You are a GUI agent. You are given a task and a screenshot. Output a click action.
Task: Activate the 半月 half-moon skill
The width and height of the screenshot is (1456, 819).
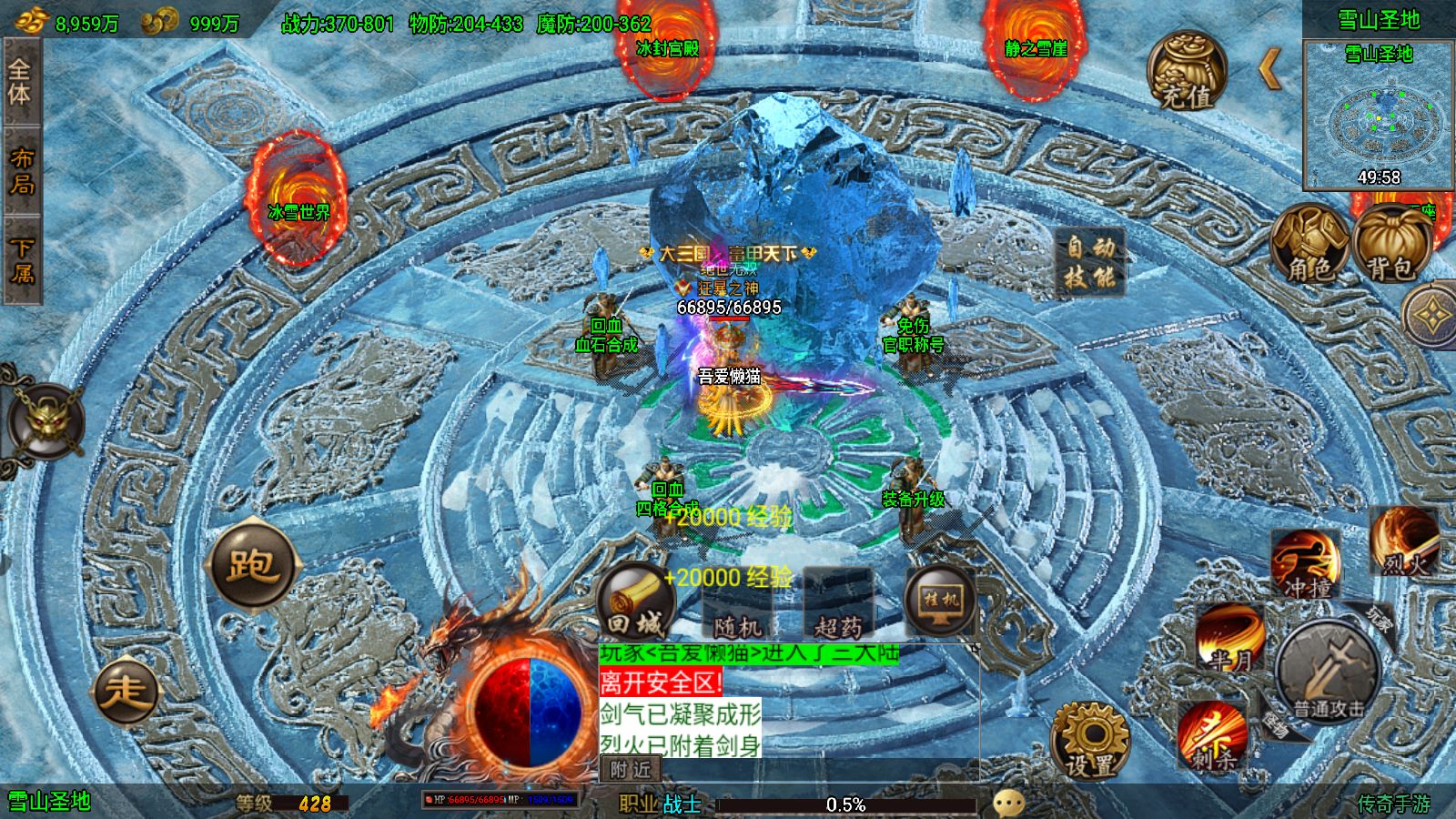tap(1229, 637)
